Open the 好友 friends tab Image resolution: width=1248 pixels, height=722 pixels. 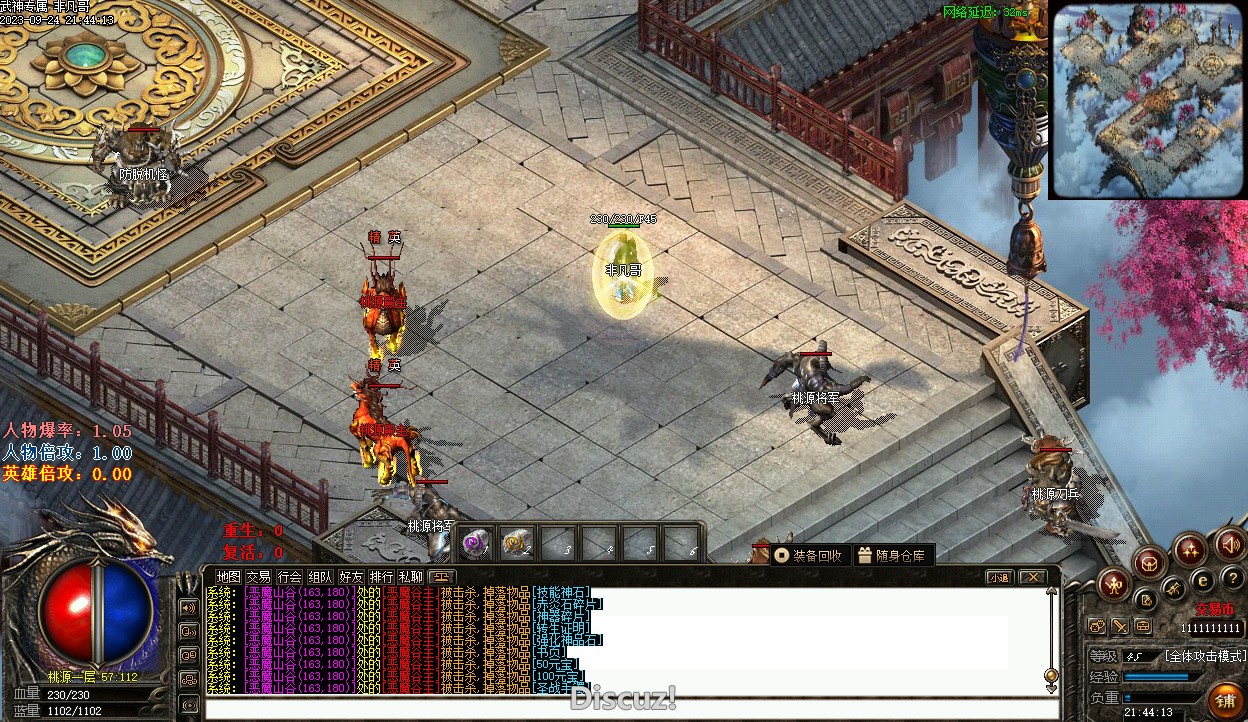351,577
